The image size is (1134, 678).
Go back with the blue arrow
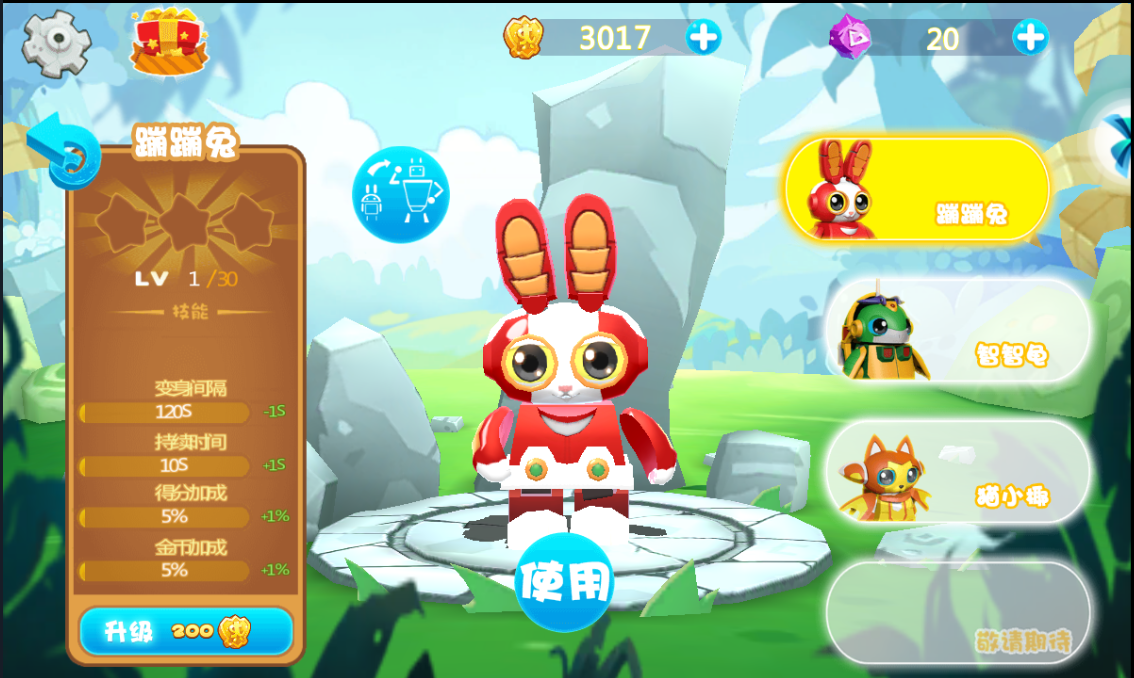pos(63,152)
